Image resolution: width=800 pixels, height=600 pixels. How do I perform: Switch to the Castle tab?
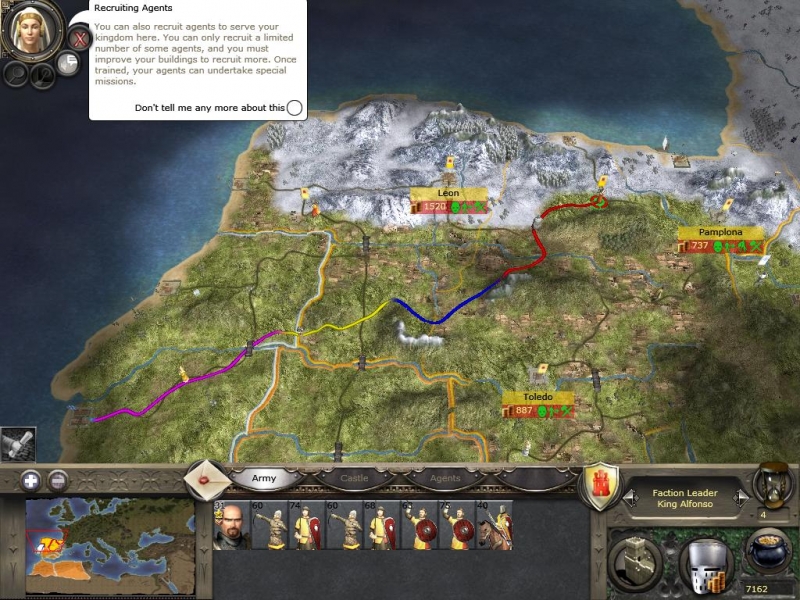[354, 479]
